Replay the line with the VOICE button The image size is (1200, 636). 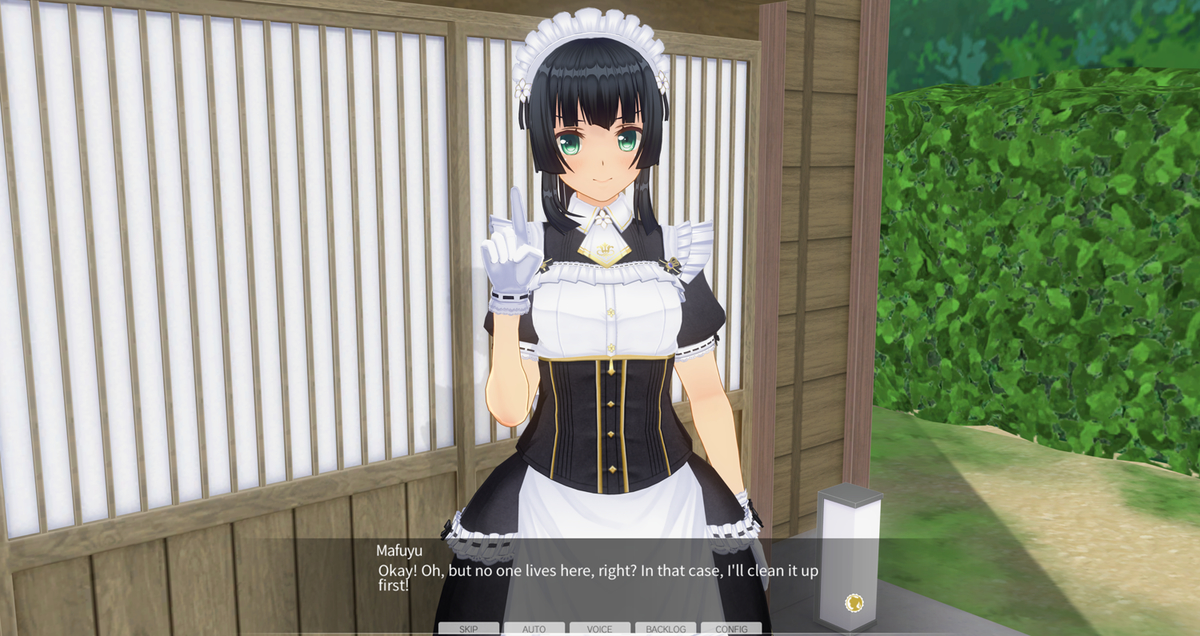coord(600,629)
